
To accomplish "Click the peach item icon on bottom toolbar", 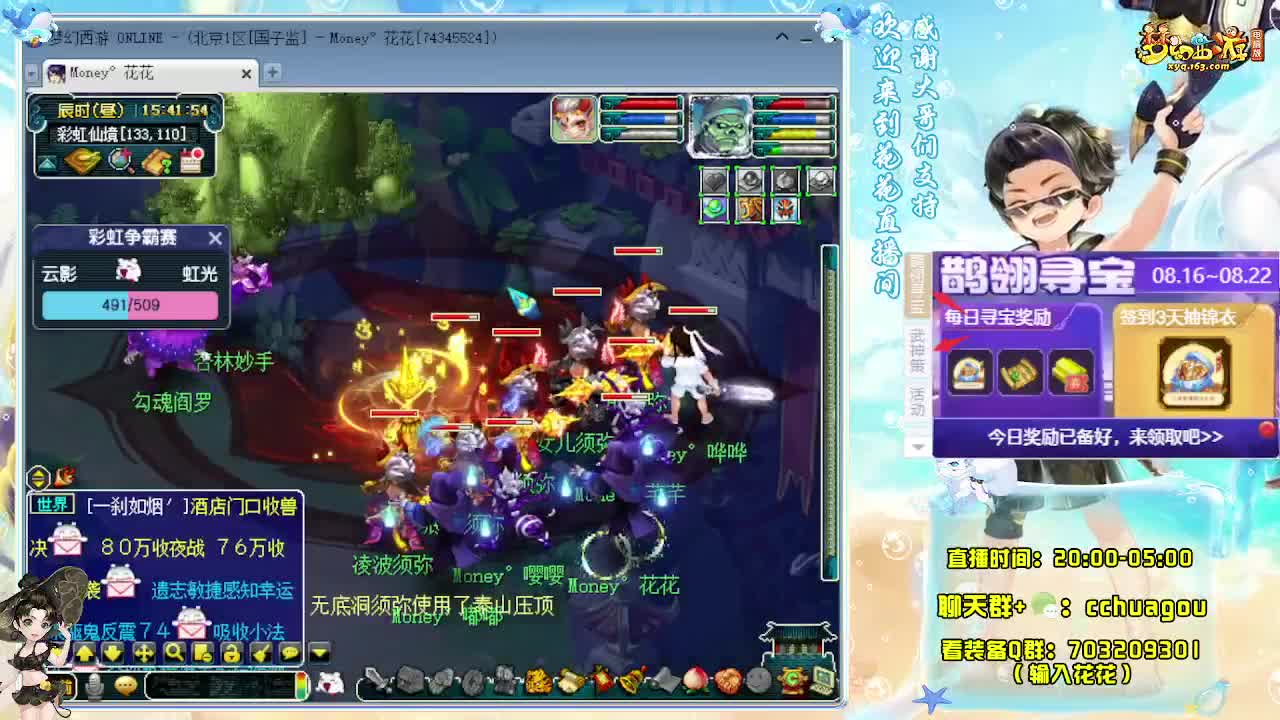I will (x=697, y=682).
